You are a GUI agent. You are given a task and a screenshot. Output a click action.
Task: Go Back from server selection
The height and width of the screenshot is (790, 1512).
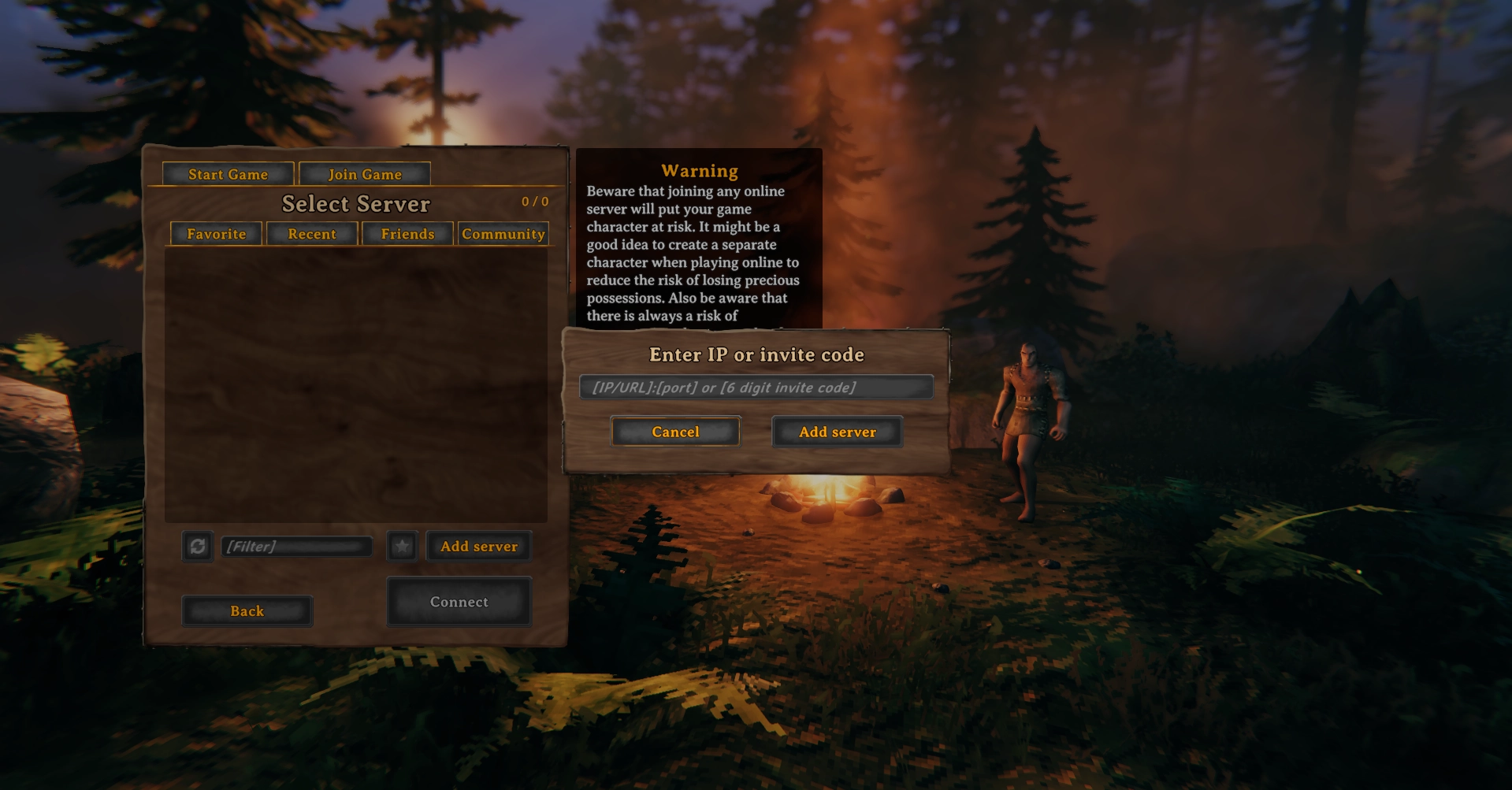(x=247, y=611)
